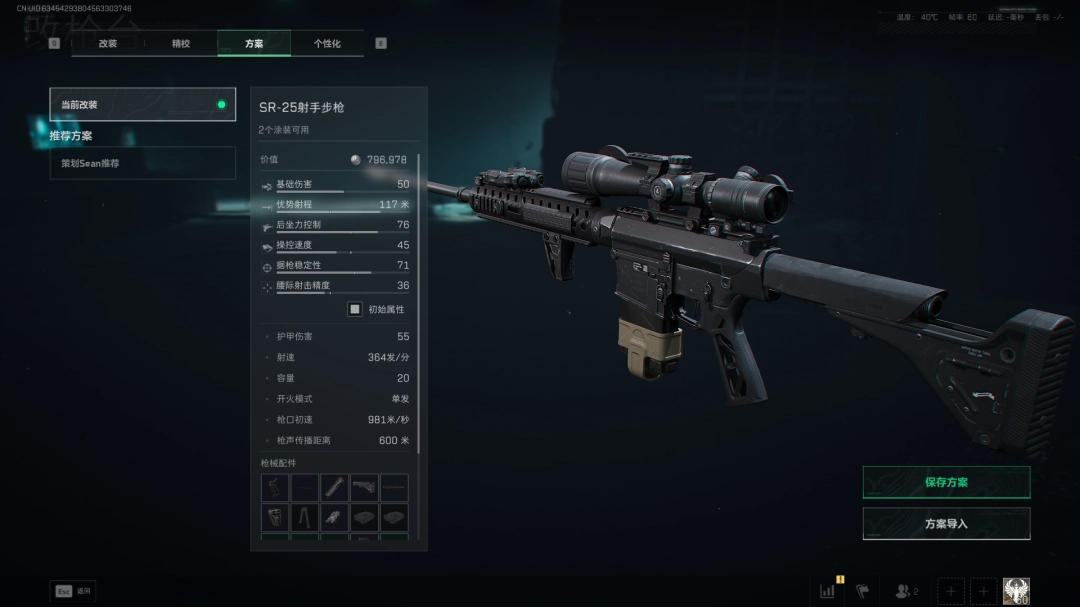The width and height of the screenshot is (1080, 607).
Task: Choose the 策划Sean推荐 recommended build
Action: coord(142,163)
